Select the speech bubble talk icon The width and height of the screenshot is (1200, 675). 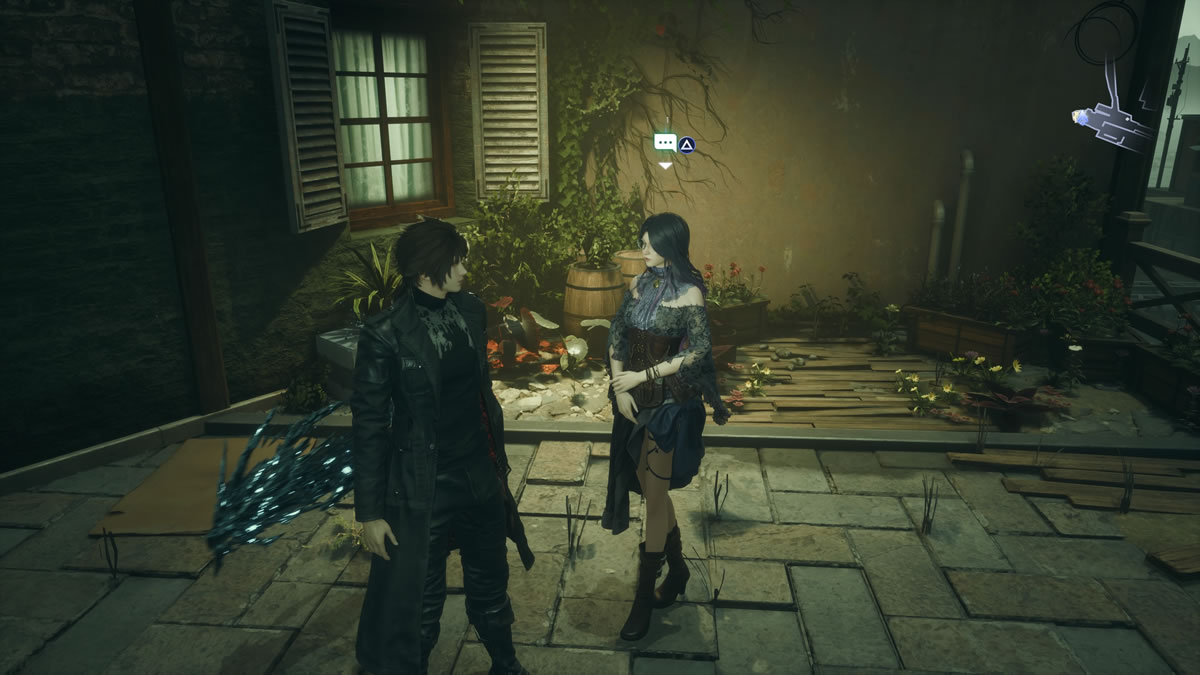click(665, 143)
